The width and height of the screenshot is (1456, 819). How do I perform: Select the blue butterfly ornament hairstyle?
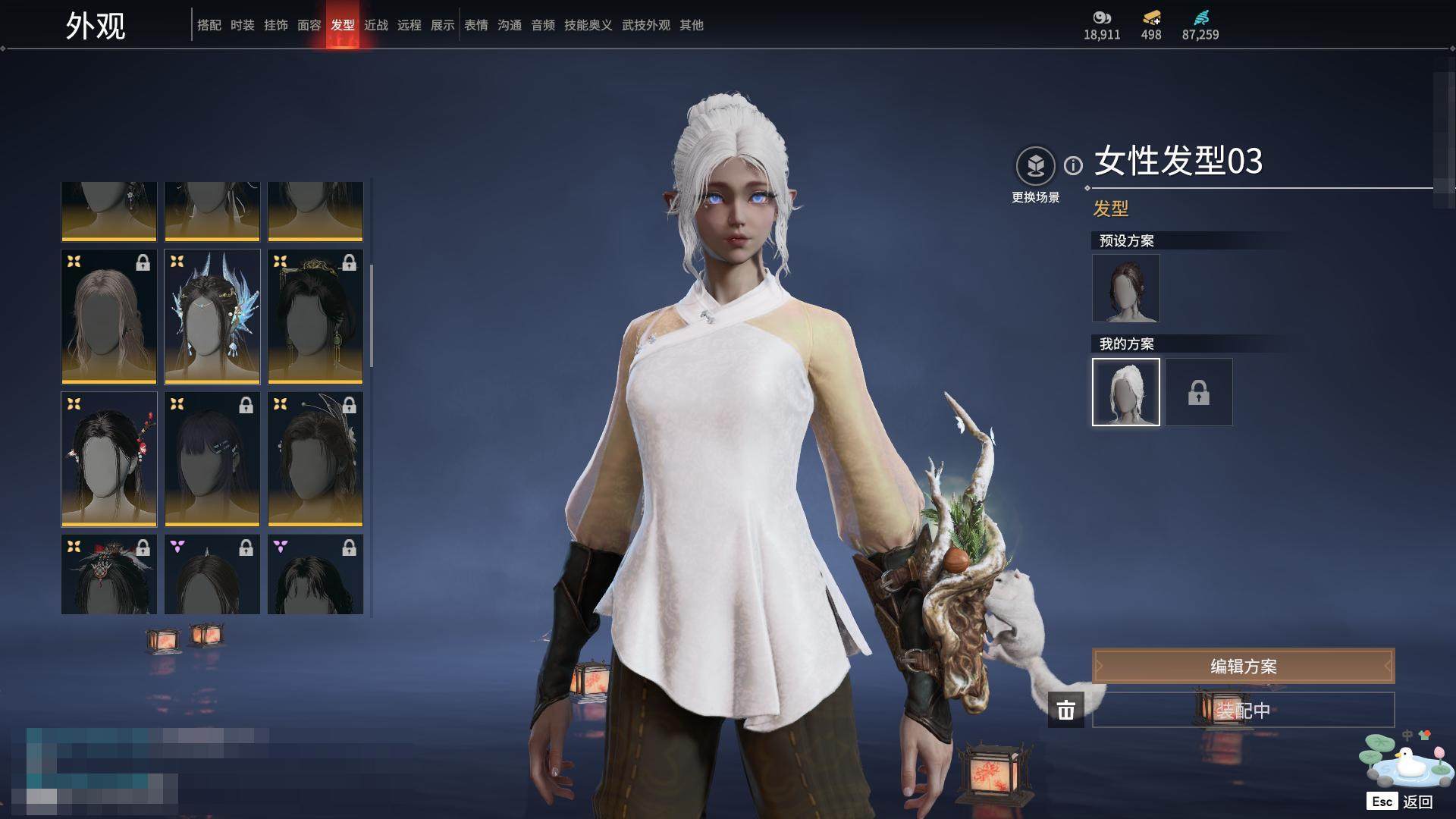(x=212, y=317)
